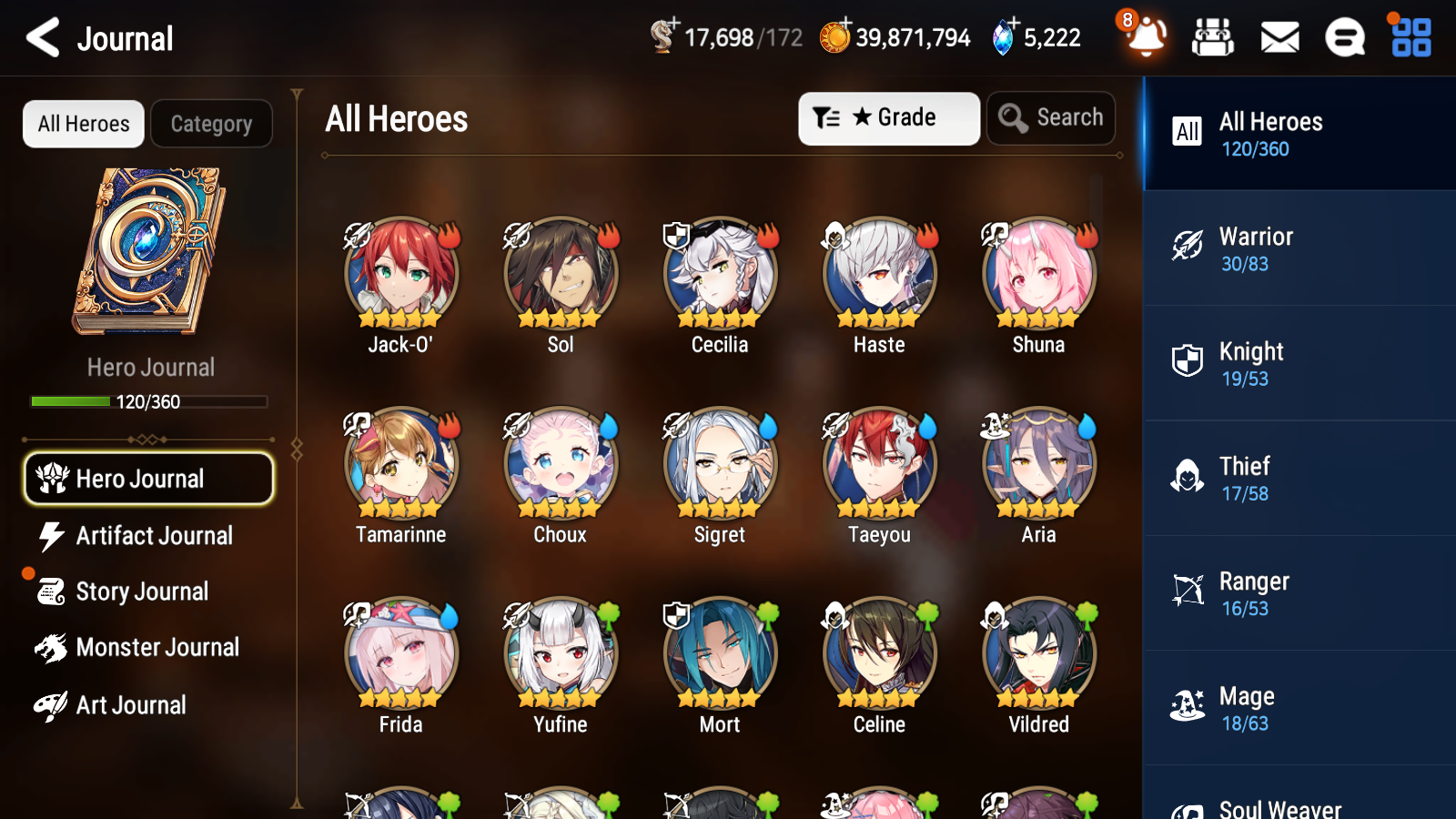Viewport: 1456px width, 819px height.
Task: Open the Grade sorting filter
Action: coord(888,117)
